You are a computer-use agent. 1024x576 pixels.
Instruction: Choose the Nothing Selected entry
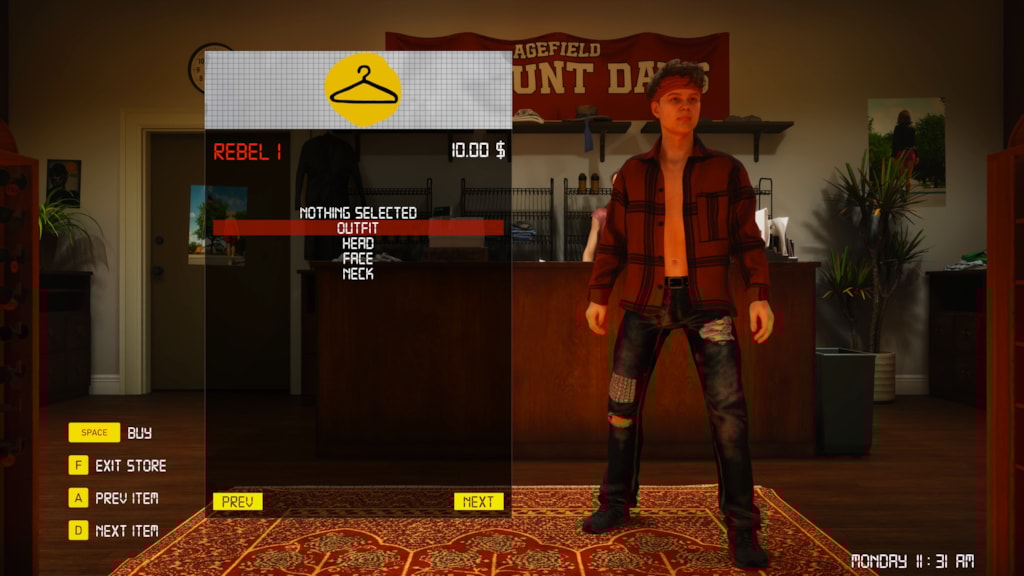[x=358, y=213]
